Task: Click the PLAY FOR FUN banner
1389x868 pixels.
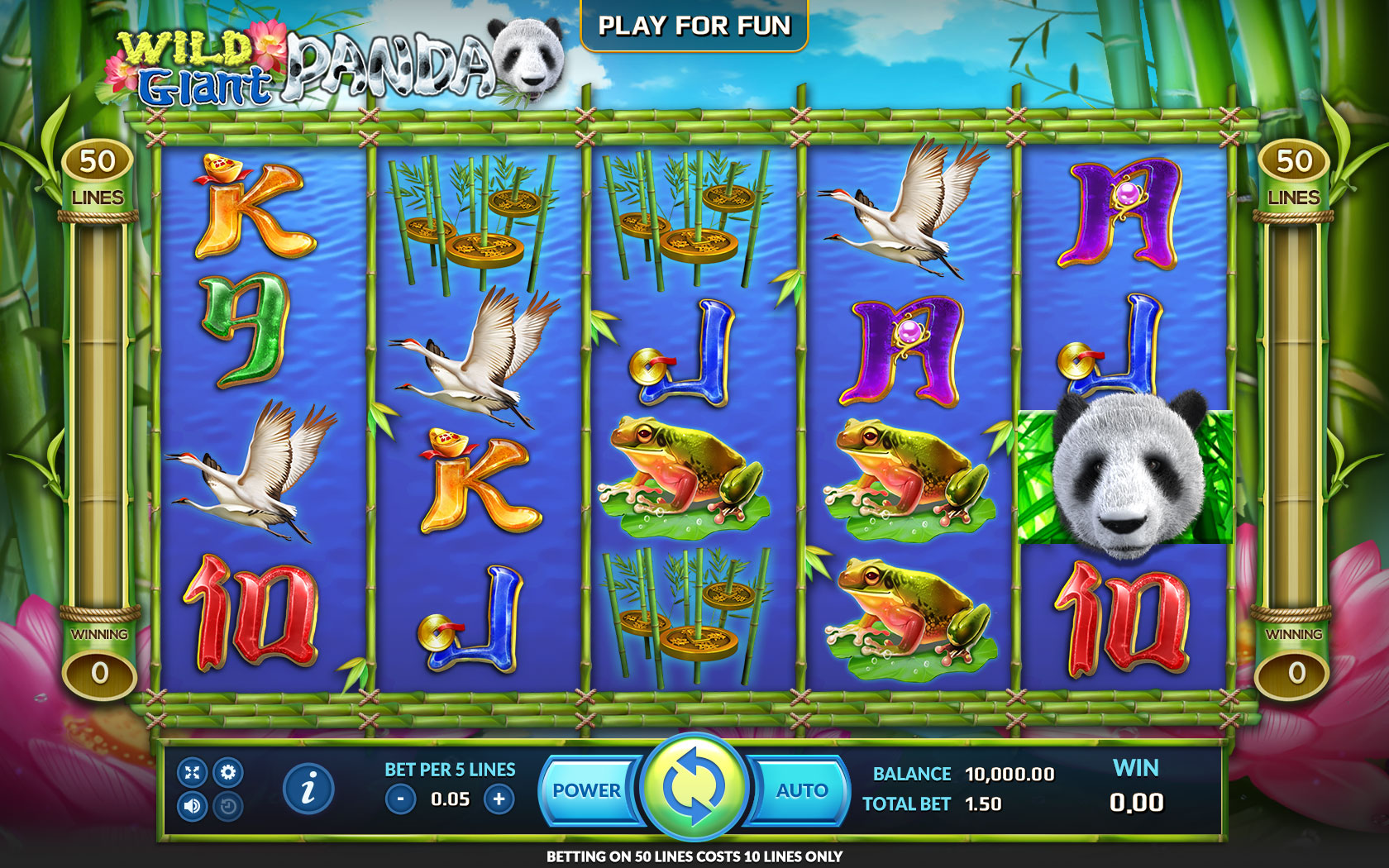Action: click(694, 26)
